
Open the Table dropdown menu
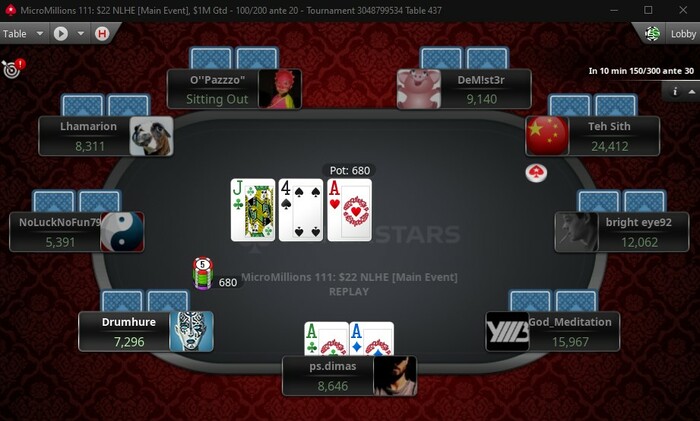point(24,33)
